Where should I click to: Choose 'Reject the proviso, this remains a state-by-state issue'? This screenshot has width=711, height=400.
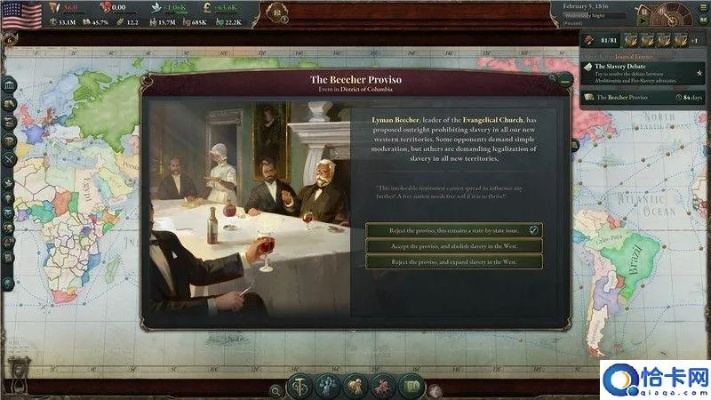coord(453,229)
